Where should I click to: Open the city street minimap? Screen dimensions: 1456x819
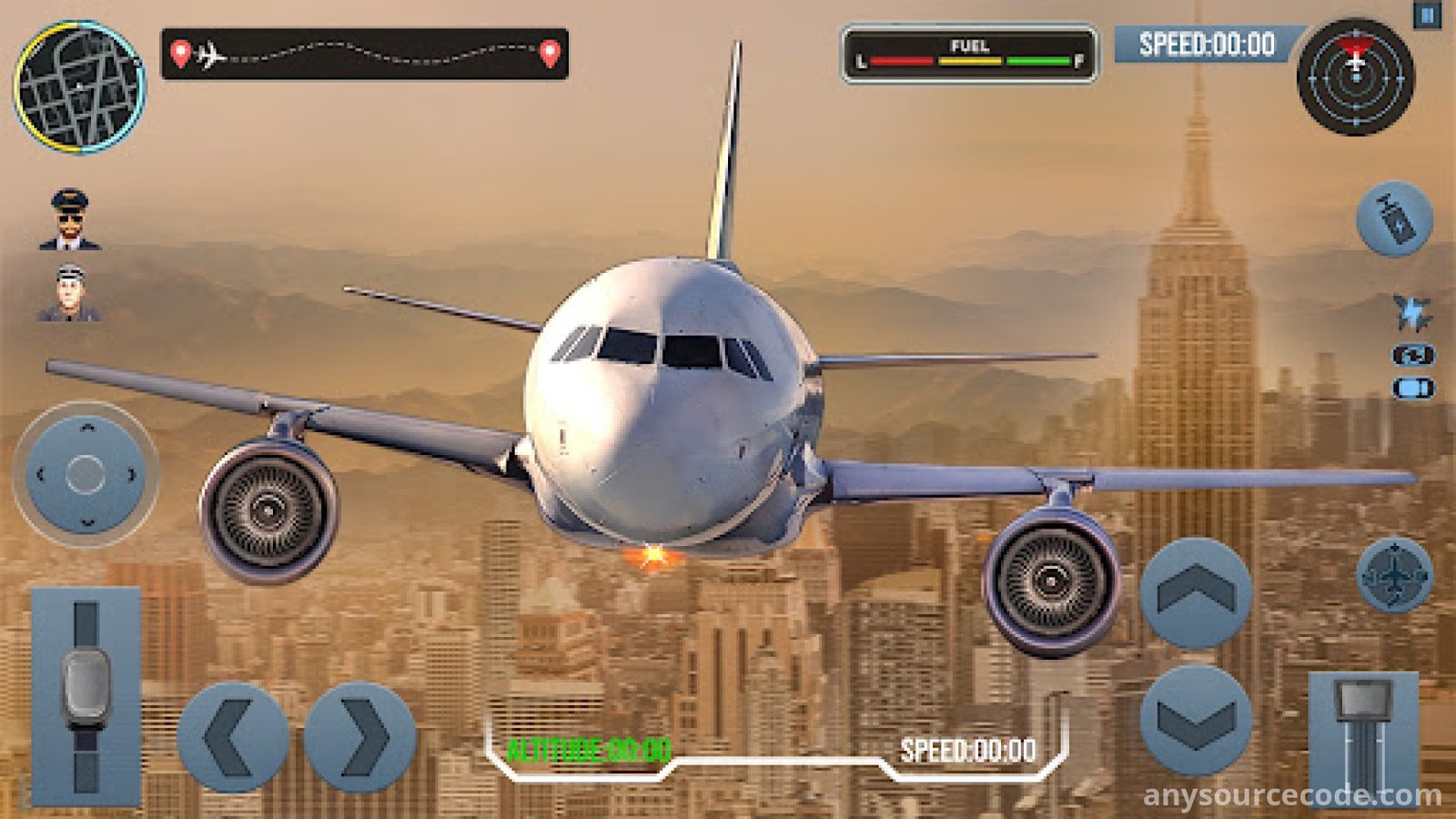(x=79, y=87)
